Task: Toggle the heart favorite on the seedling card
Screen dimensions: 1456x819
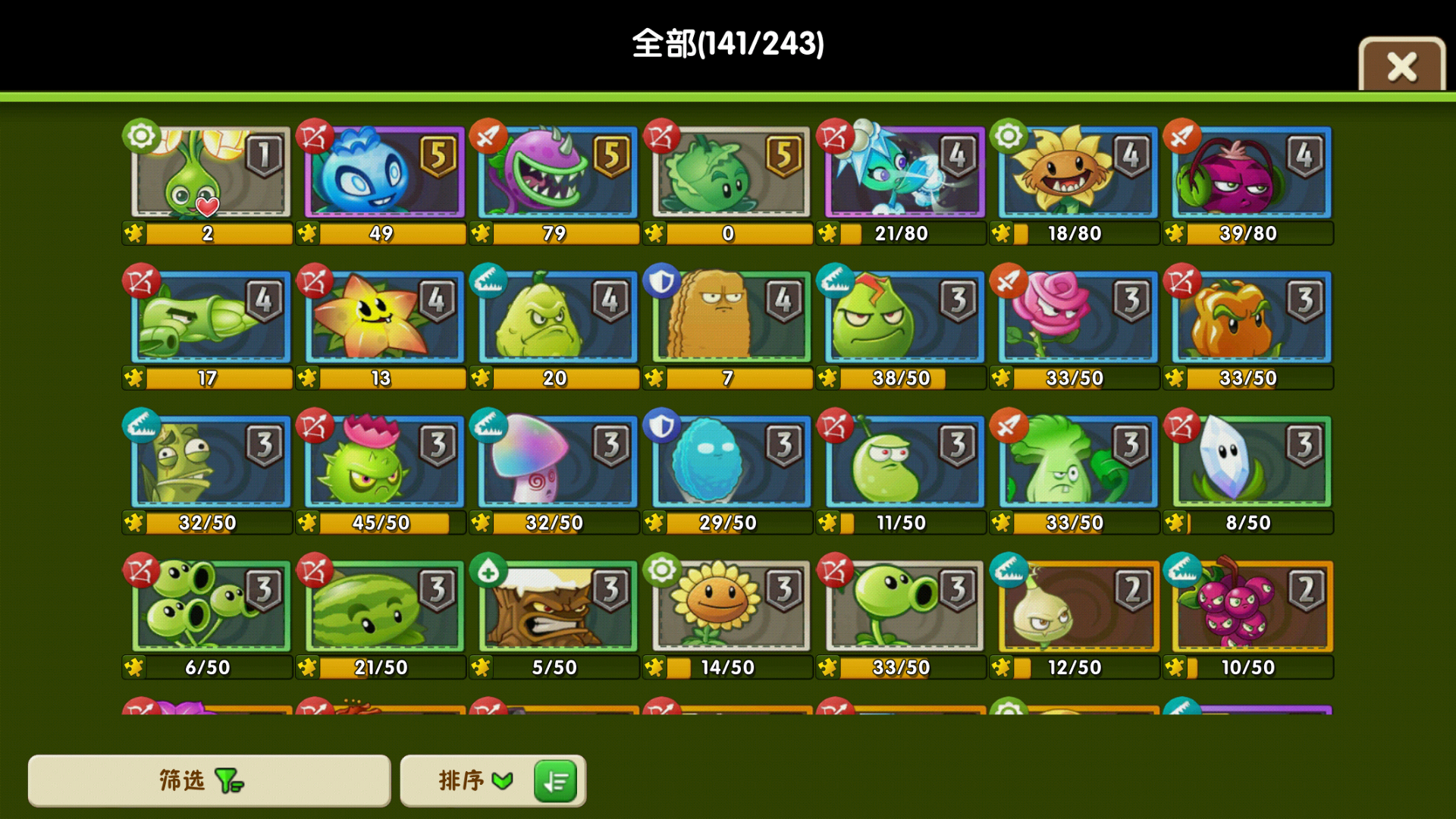Action: [208, 206]
